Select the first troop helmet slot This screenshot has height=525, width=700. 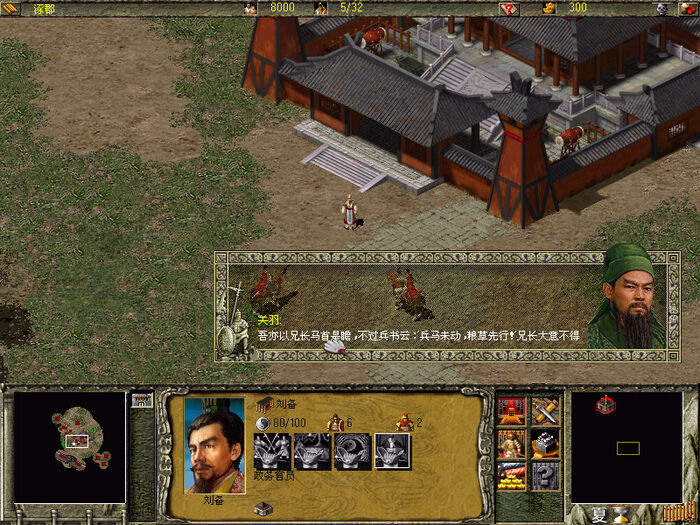[x=272, y=452]
